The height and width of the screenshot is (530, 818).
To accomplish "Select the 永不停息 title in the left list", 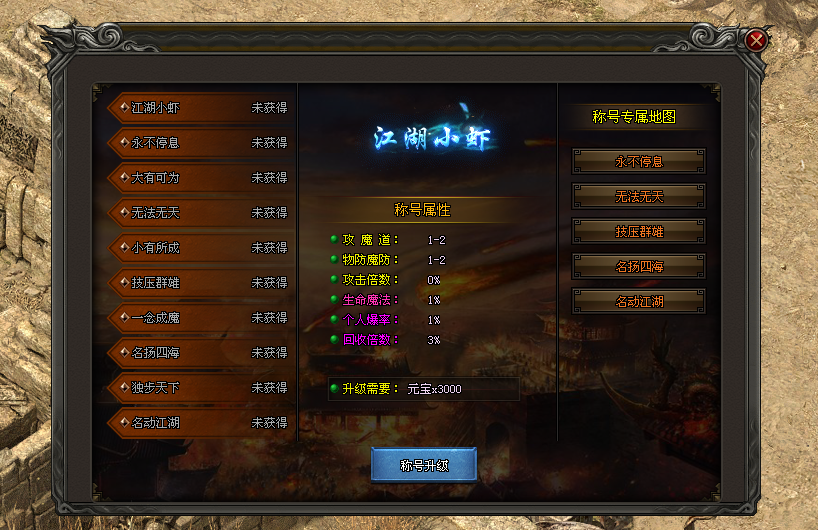I will [198, 143].
